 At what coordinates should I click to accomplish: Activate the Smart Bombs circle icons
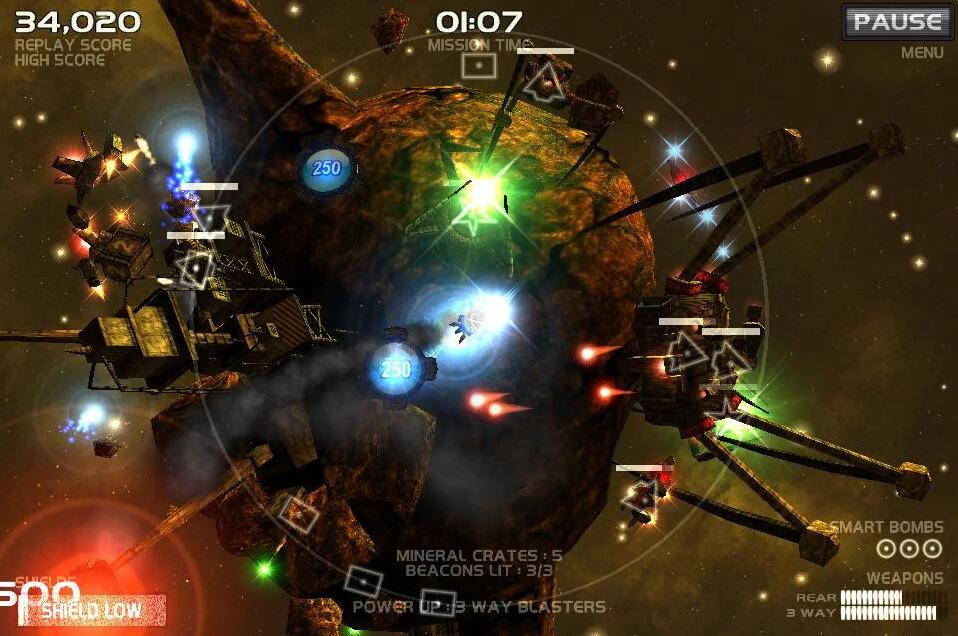(908, 548)
